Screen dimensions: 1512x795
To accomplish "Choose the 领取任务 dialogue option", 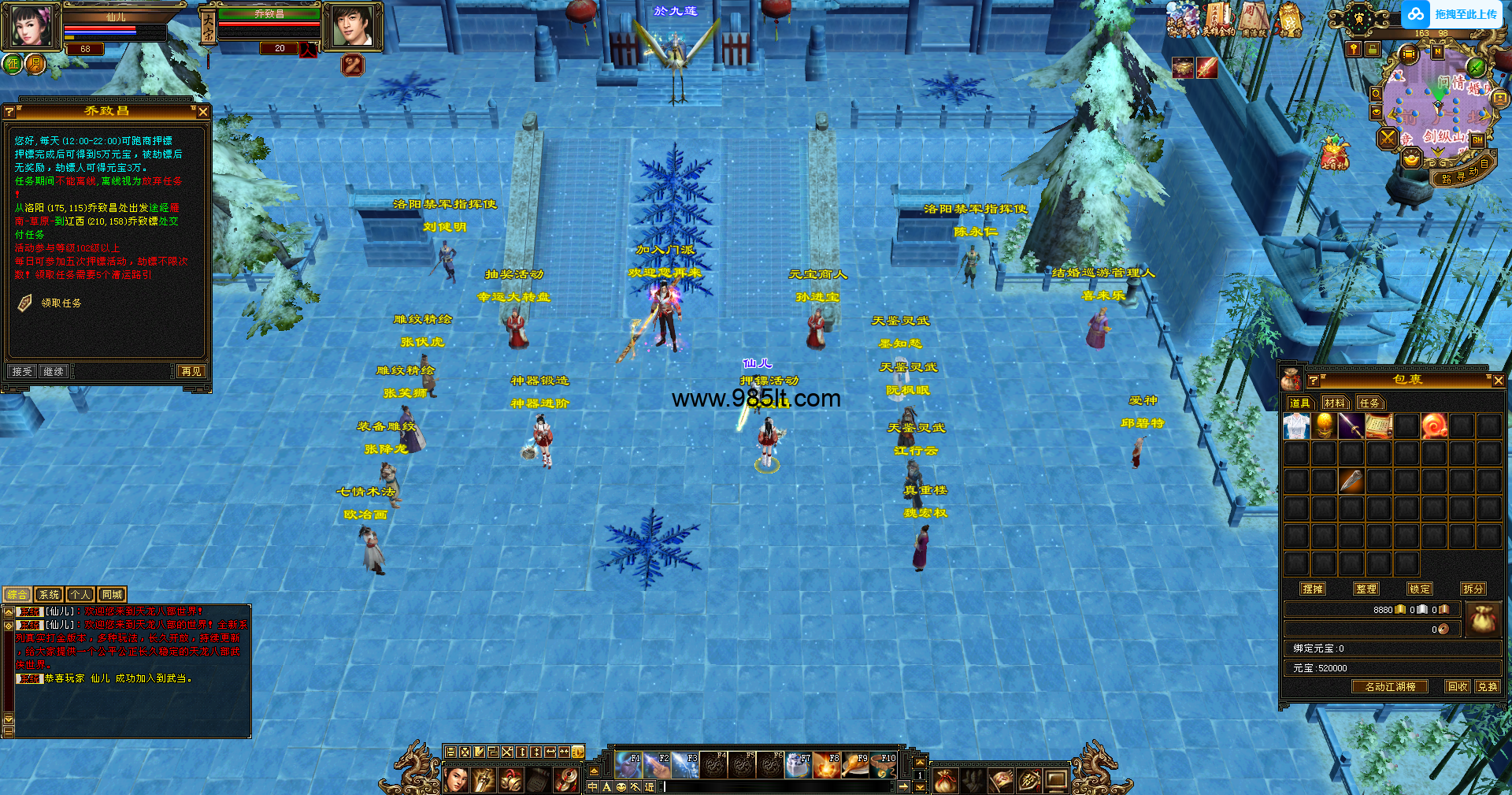I will [x=61, y=303].
